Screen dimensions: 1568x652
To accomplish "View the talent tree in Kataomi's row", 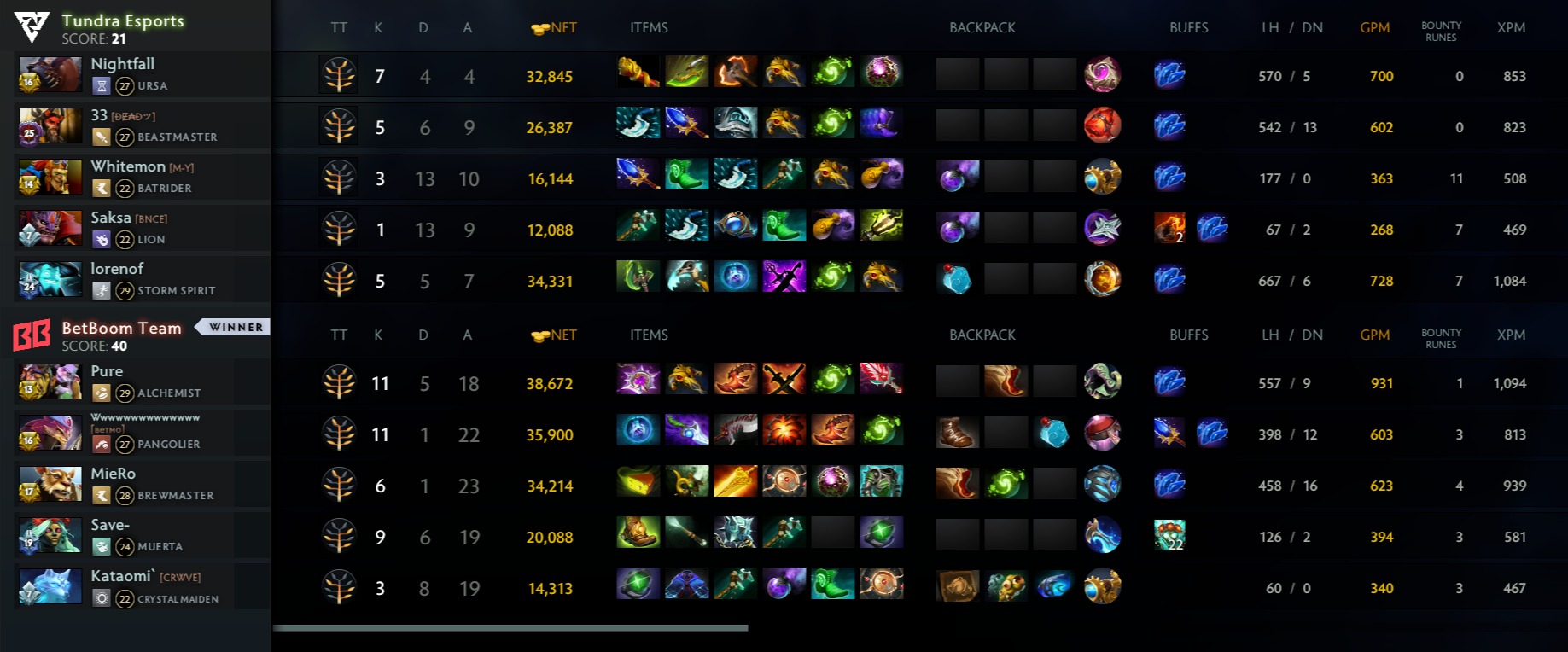I will pos(339,588).
